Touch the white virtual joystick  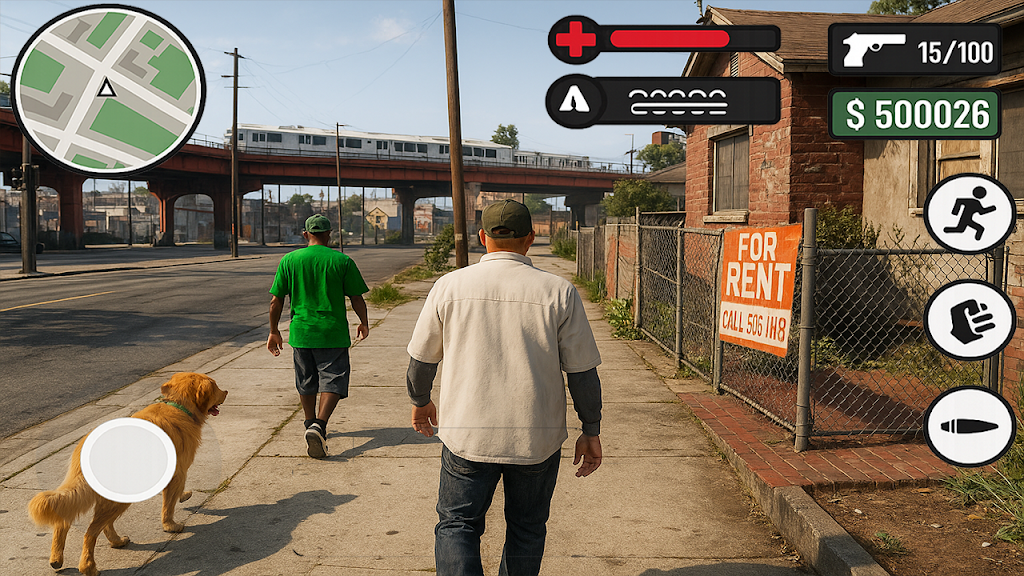point(128,460)
